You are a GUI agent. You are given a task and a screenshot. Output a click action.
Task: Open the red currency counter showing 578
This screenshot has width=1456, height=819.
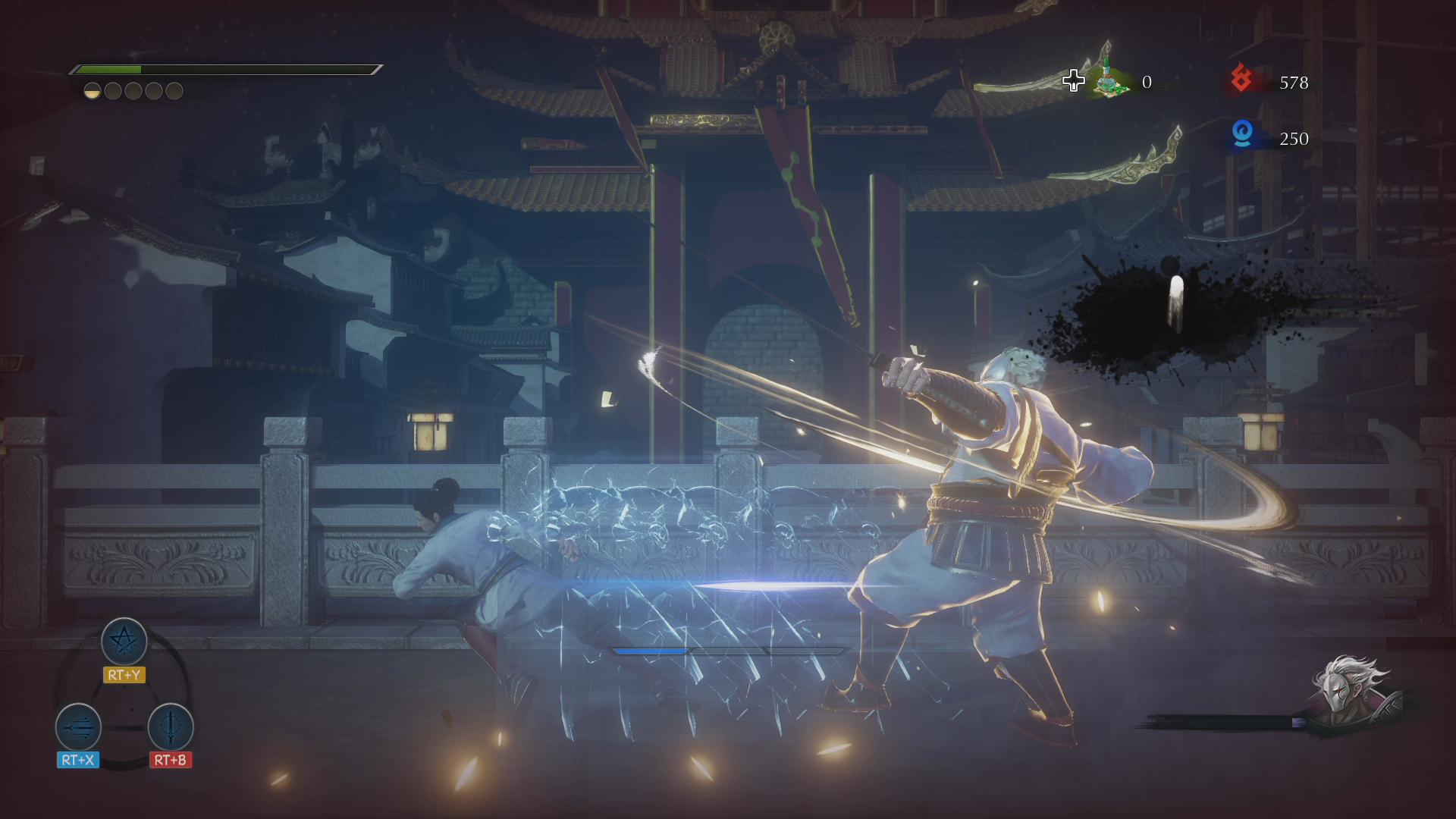[1294, 83]
